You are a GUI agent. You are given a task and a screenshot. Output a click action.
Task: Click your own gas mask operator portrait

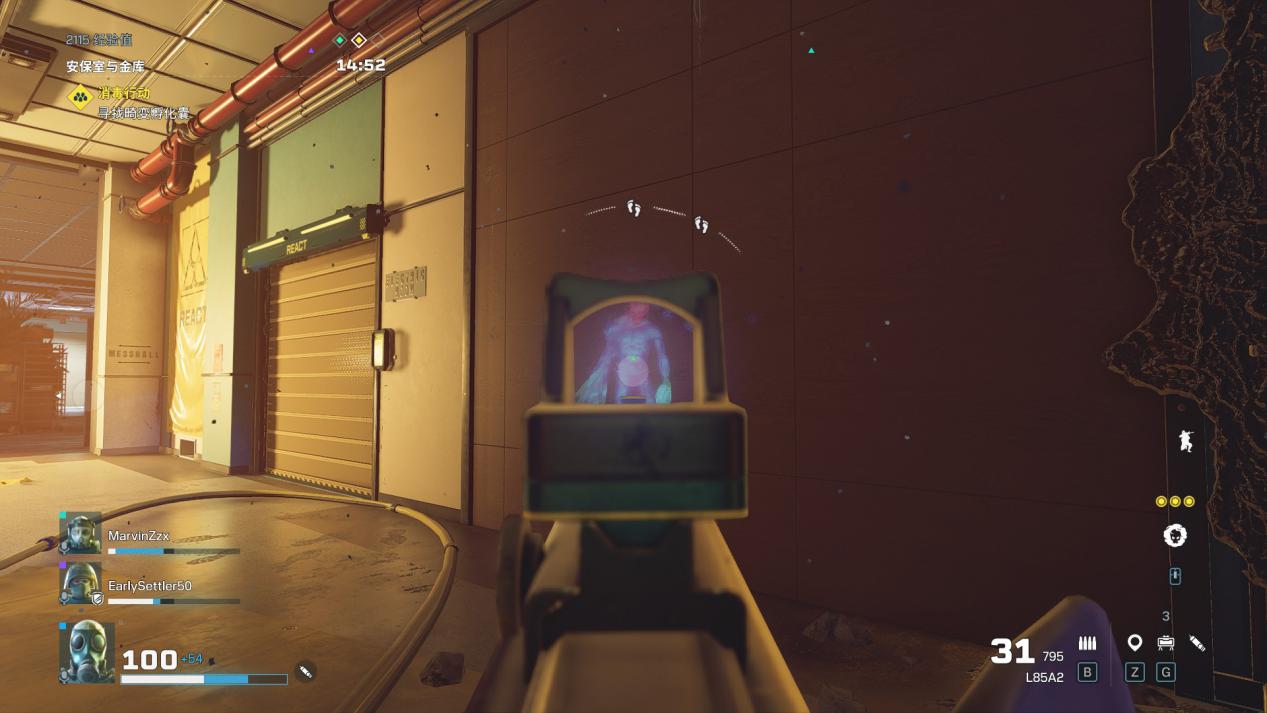(87, 652)
